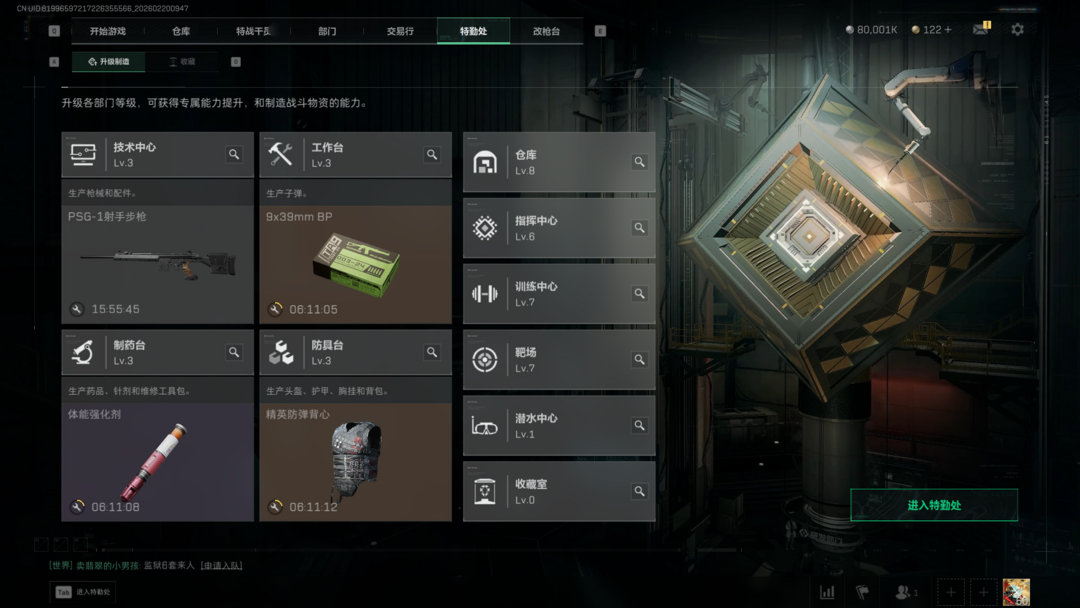Viewport: 1080px width, 608px height.
Task: Inspect 工作台 with its magnifier icon
Action: pyautogui.click(x=432, y=155)
